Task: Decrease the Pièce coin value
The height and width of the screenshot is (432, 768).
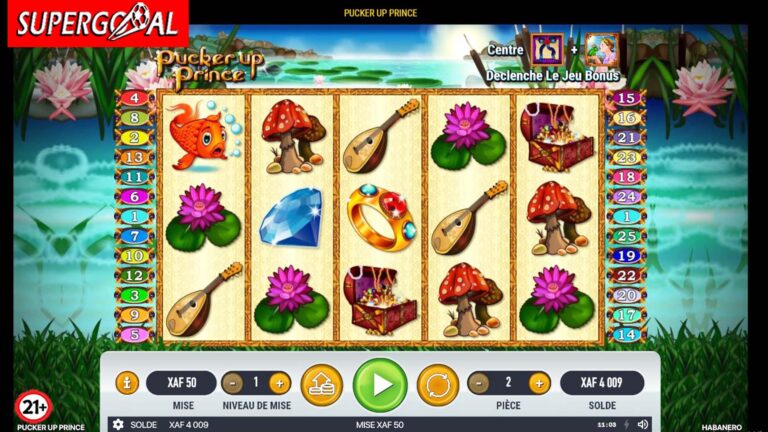Action: click(480, 383)
